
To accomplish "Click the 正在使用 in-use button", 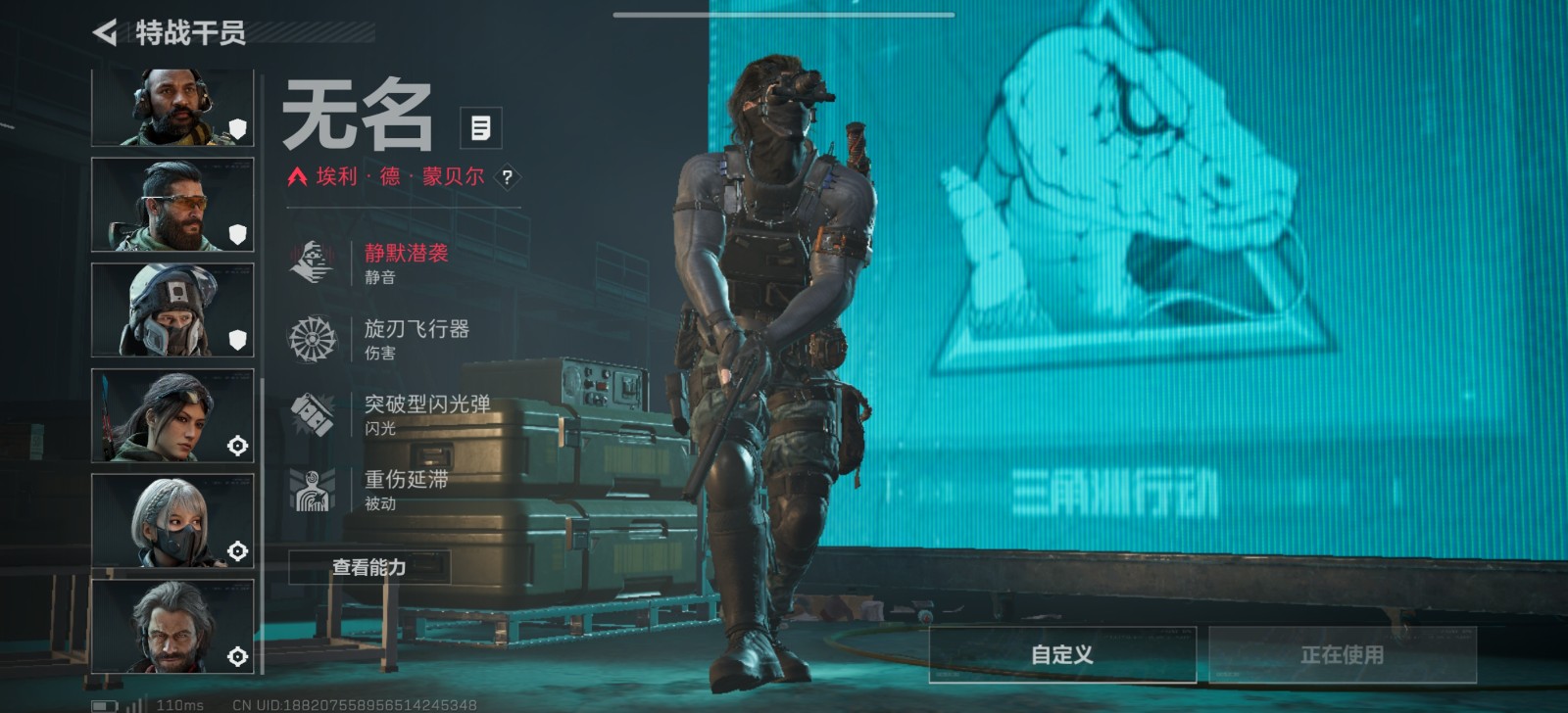I will click(1342, 654).
